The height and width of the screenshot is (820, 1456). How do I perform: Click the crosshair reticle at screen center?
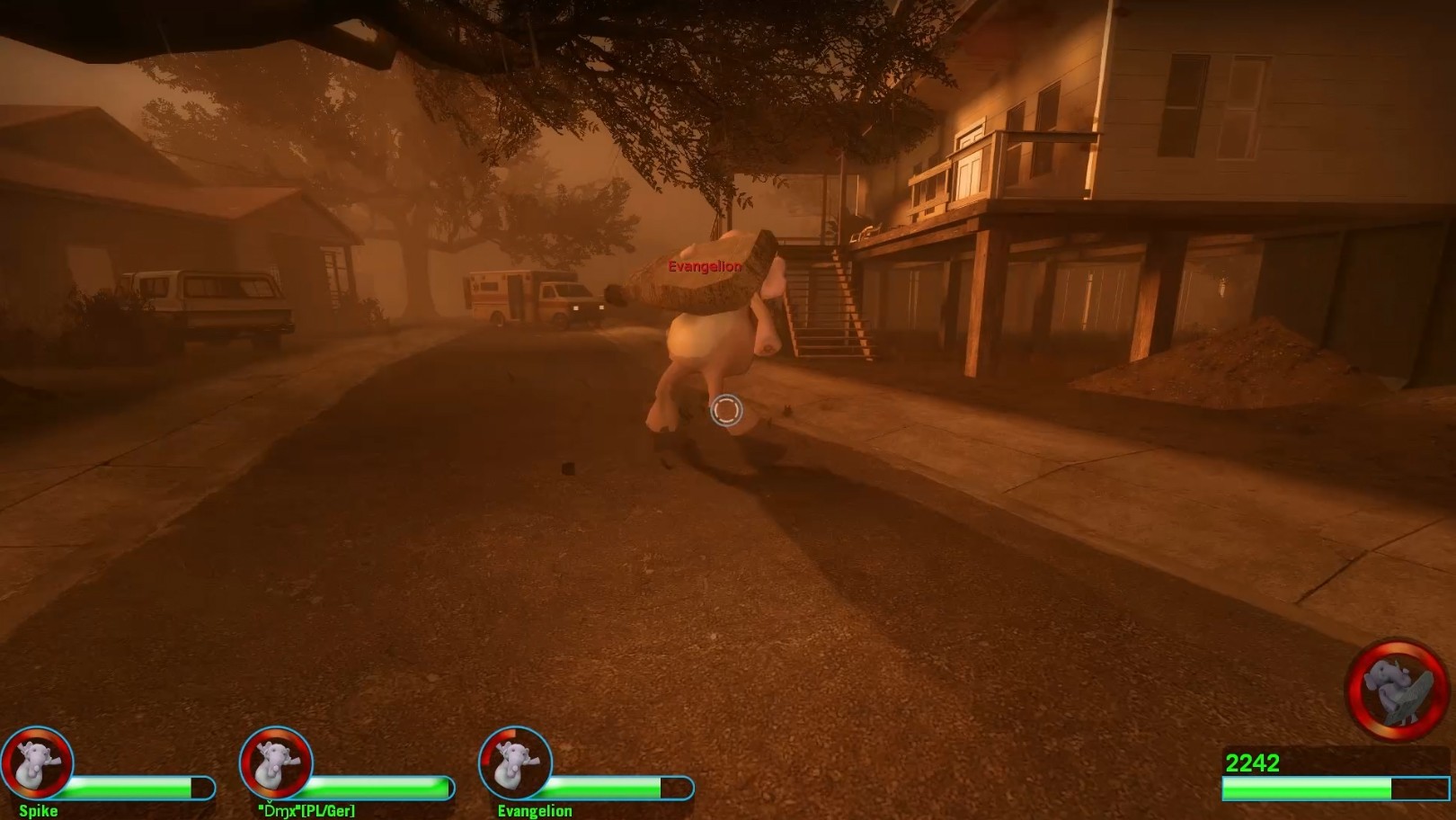pos(726,410)
